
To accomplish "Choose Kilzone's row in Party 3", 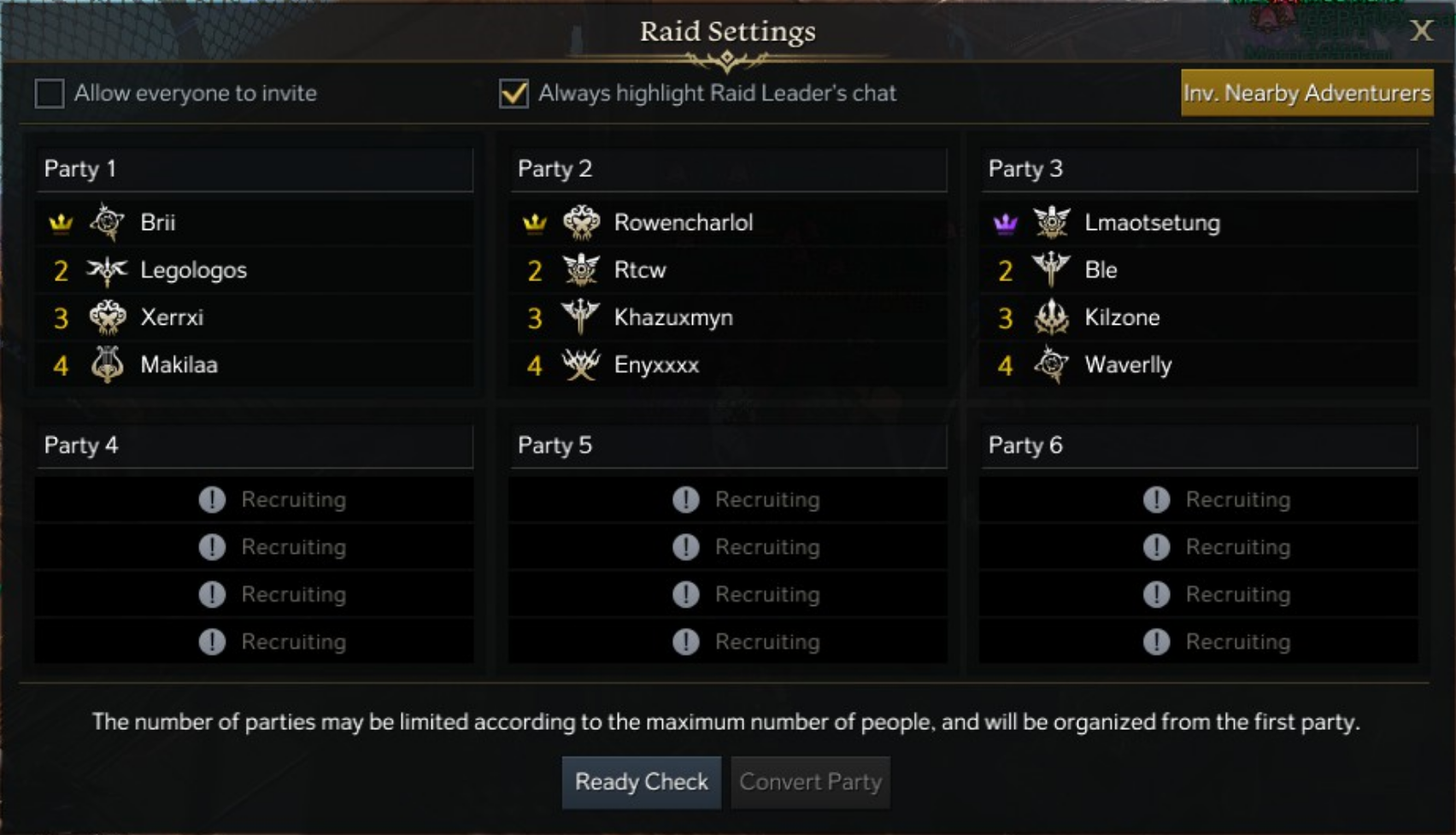I will pos(1121,318).
